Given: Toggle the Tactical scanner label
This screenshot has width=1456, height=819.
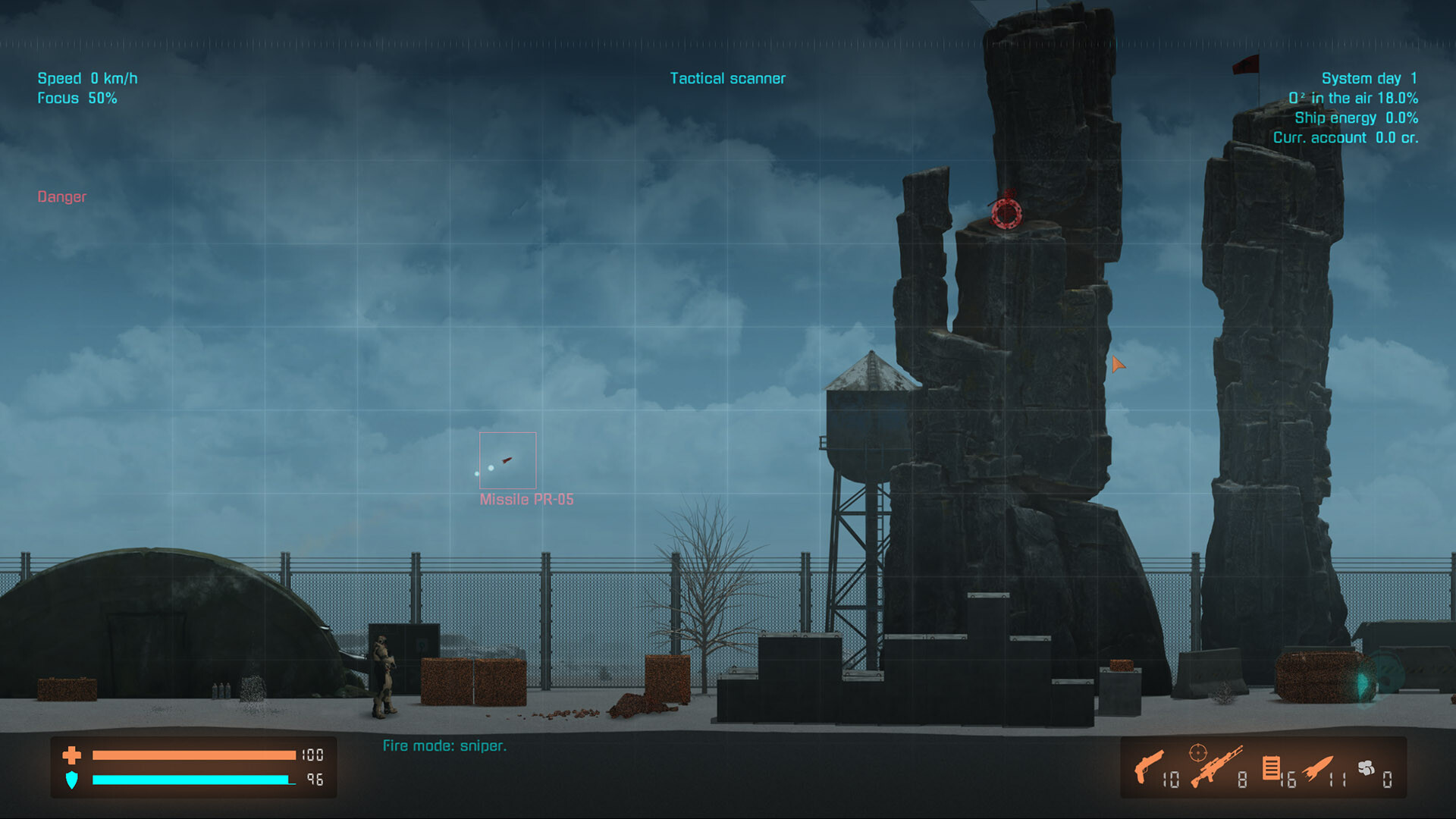Looking at the screenshot, I should pyautogui.click(x=727, y=77).
